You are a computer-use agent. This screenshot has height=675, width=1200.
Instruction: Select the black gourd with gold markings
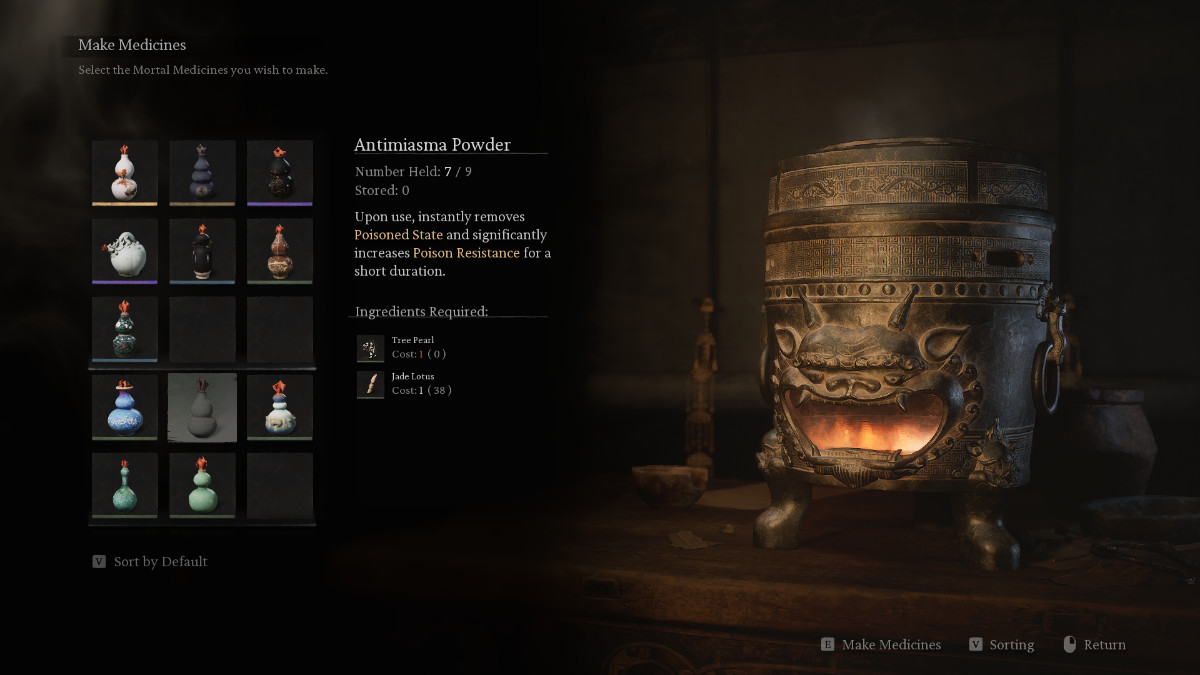(x=280, y=172)
